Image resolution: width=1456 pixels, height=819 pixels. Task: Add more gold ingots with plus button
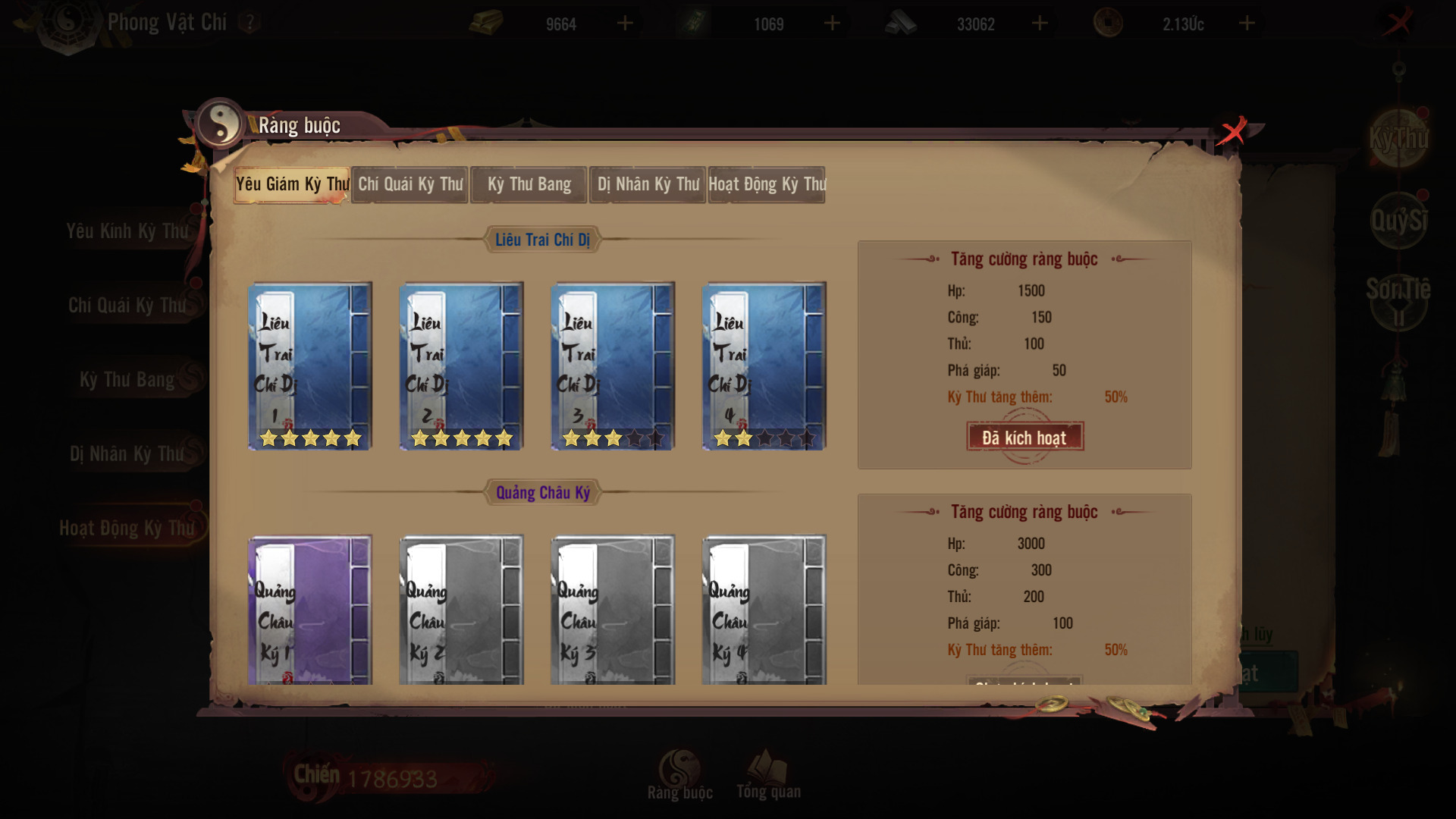click(x=625, y=24)
